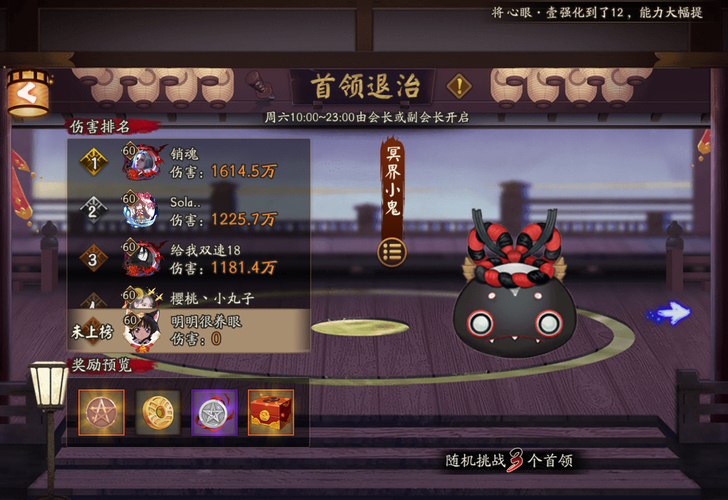Go back using the lantern arrow button
The image size is (728, 500).
[x=27, y=95]
